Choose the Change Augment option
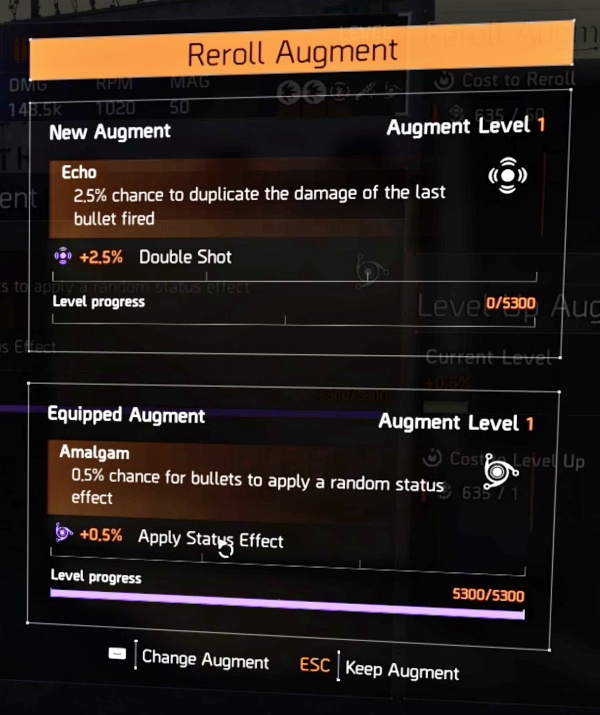This screenshot has width=600, height=715. click(x=204, y=660)
